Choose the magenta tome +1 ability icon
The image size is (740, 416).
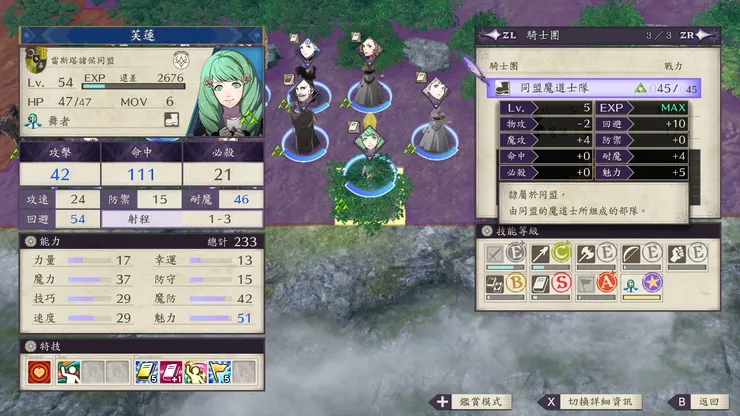[x=171, y=374]
